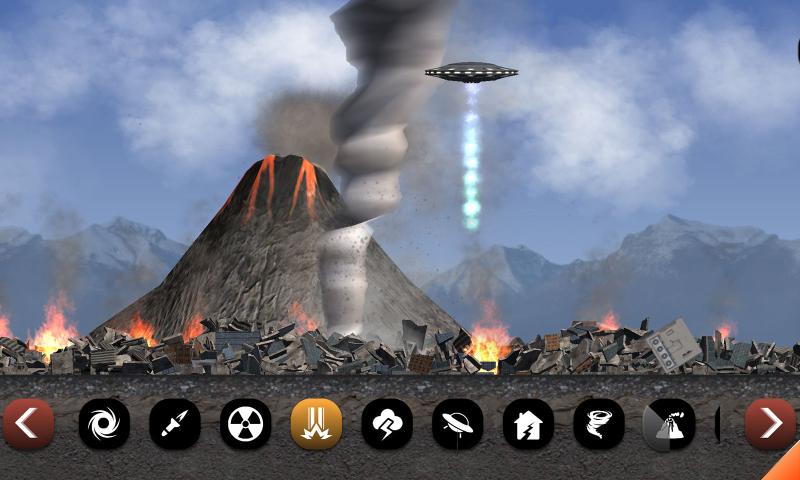
Task: Select the thunderstorm cloud icon
Action: 387,424
